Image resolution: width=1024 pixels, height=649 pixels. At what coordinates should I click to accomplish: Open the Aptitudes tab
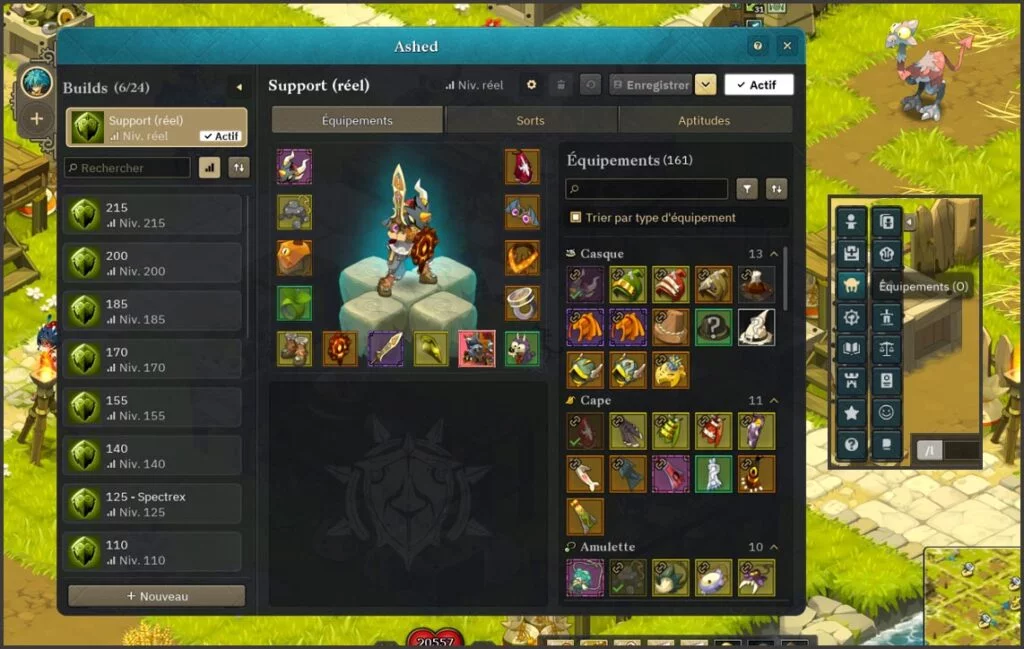704,121
